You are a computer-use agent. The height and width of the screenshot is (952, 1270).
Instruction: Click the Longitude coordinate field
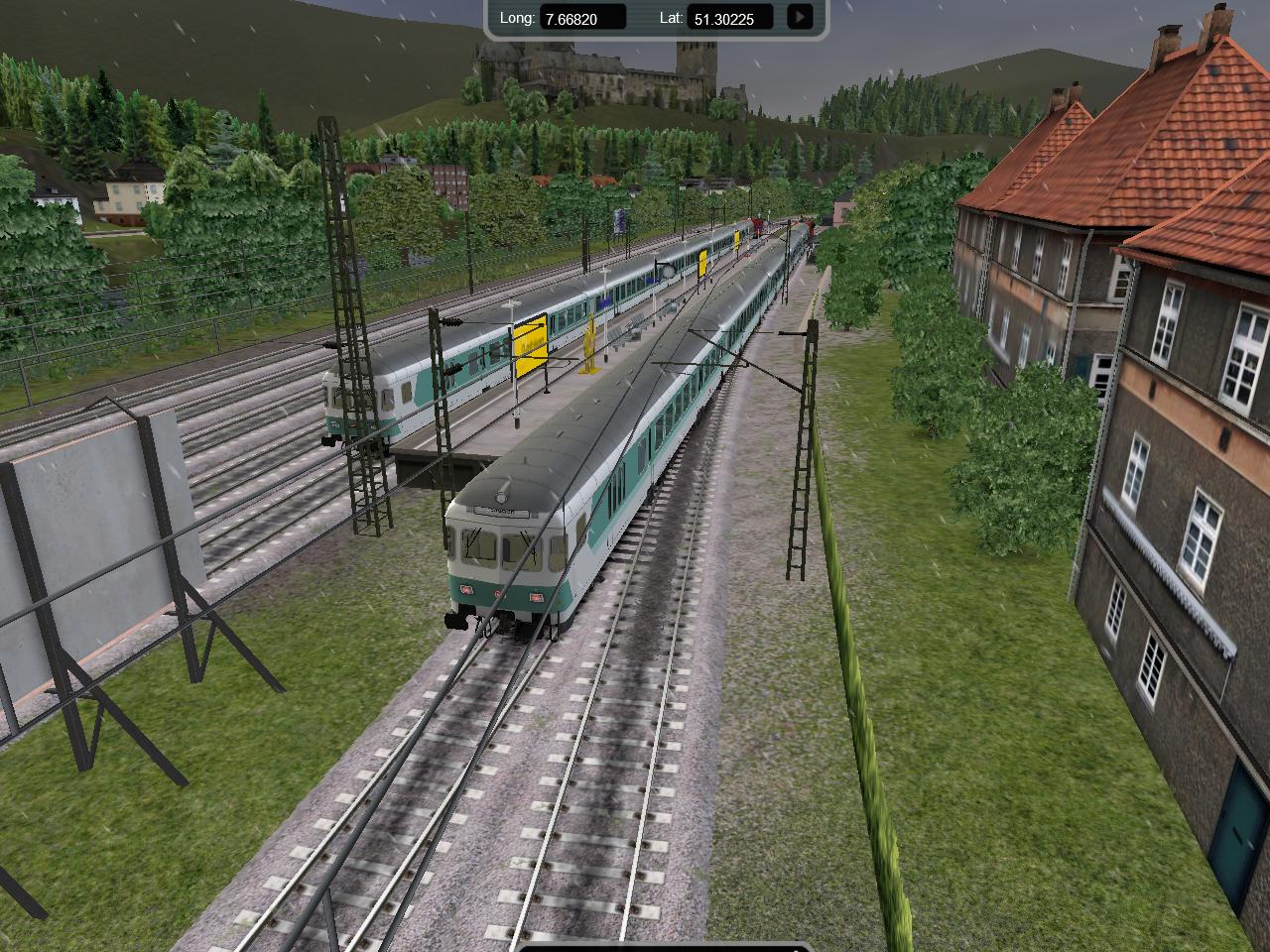click(583, 18)
